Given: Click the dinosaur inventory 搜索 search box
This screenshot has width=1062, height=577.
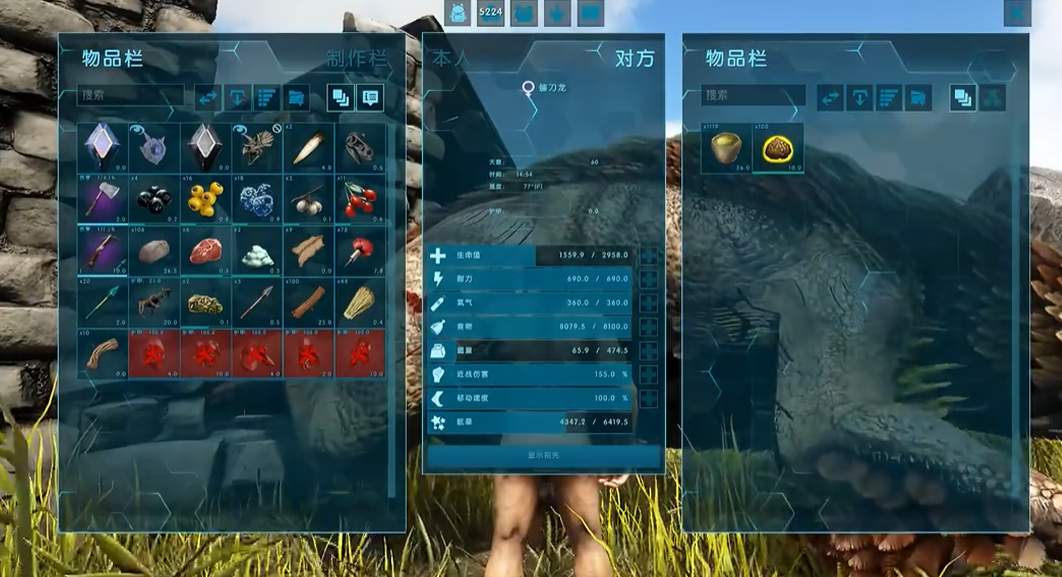Looking at the screenshot, I should [752, 96].
